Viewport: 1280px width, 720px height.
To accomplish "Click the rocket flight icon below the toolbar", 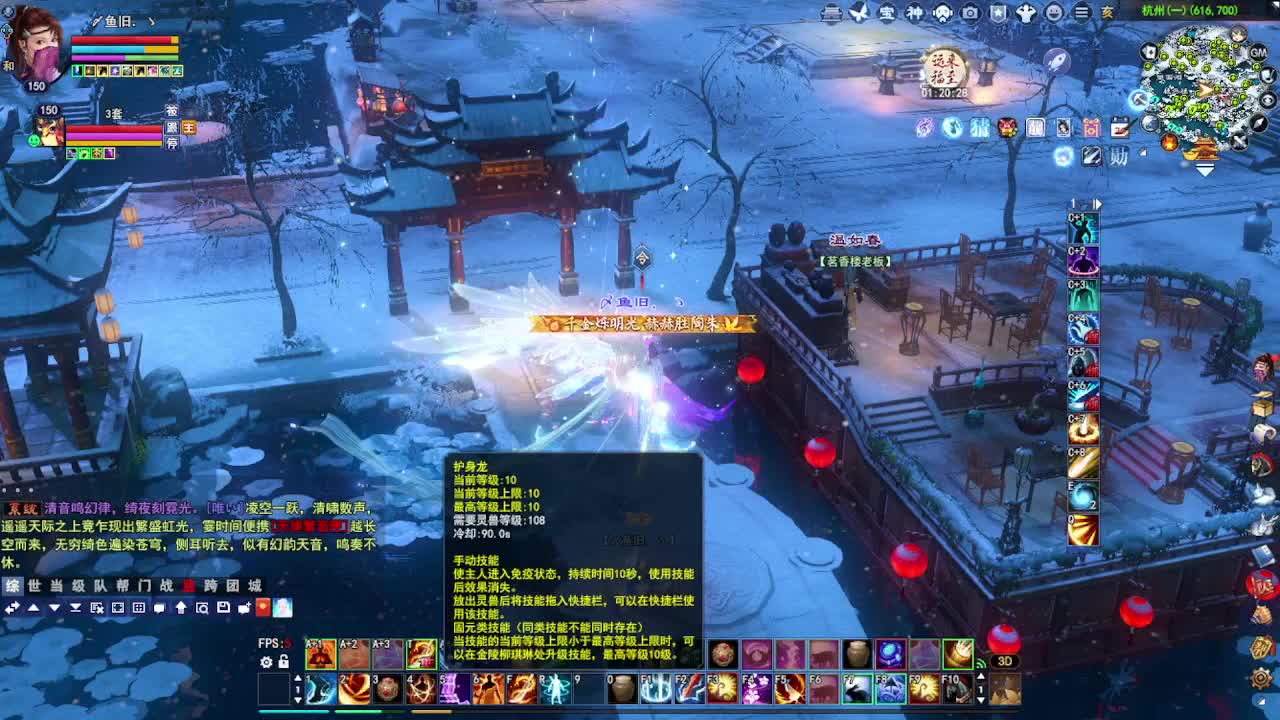I will [1059, 60].
